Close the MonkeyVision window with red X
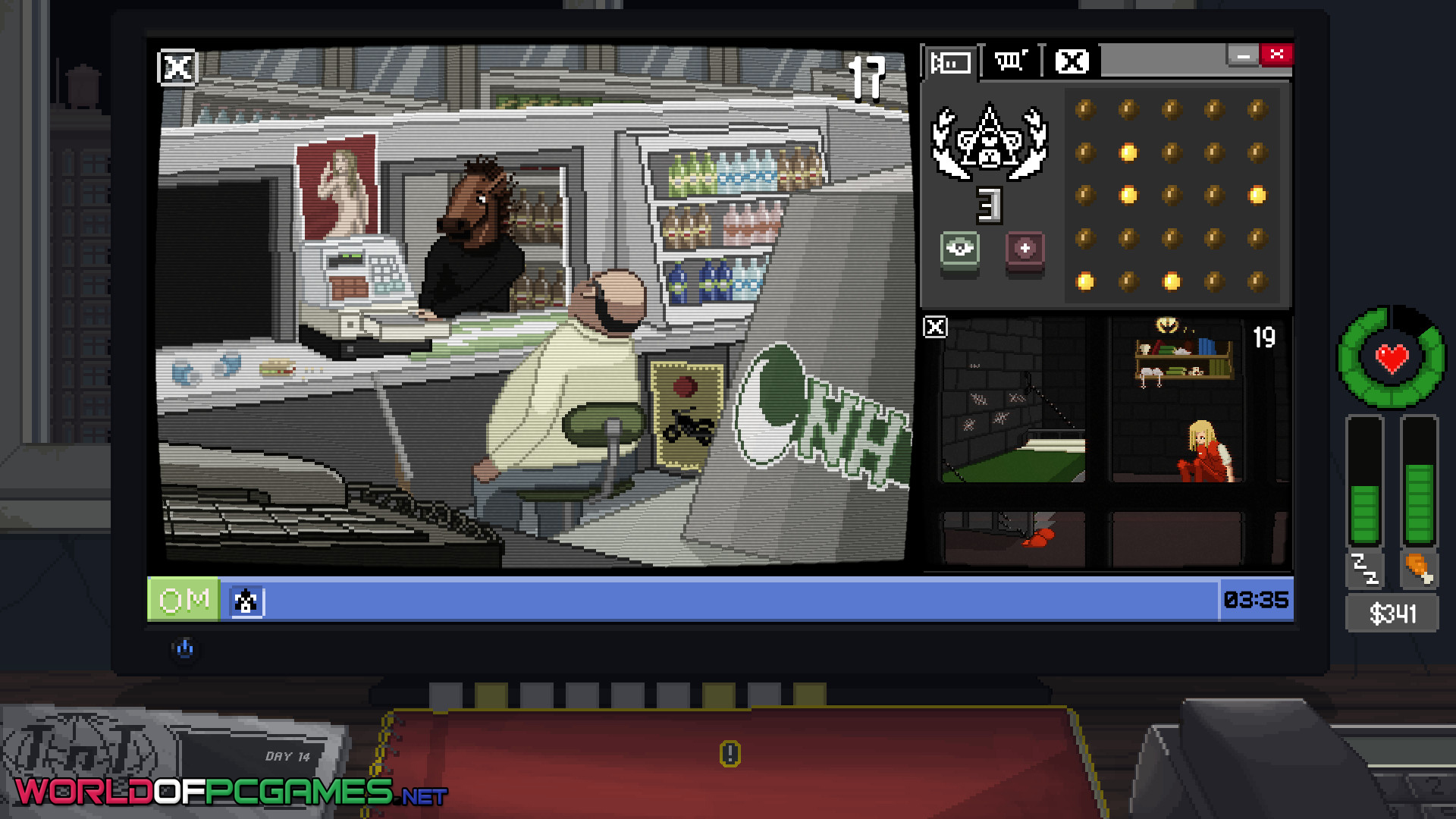 pyautogui.click(x=1277, y=55)
